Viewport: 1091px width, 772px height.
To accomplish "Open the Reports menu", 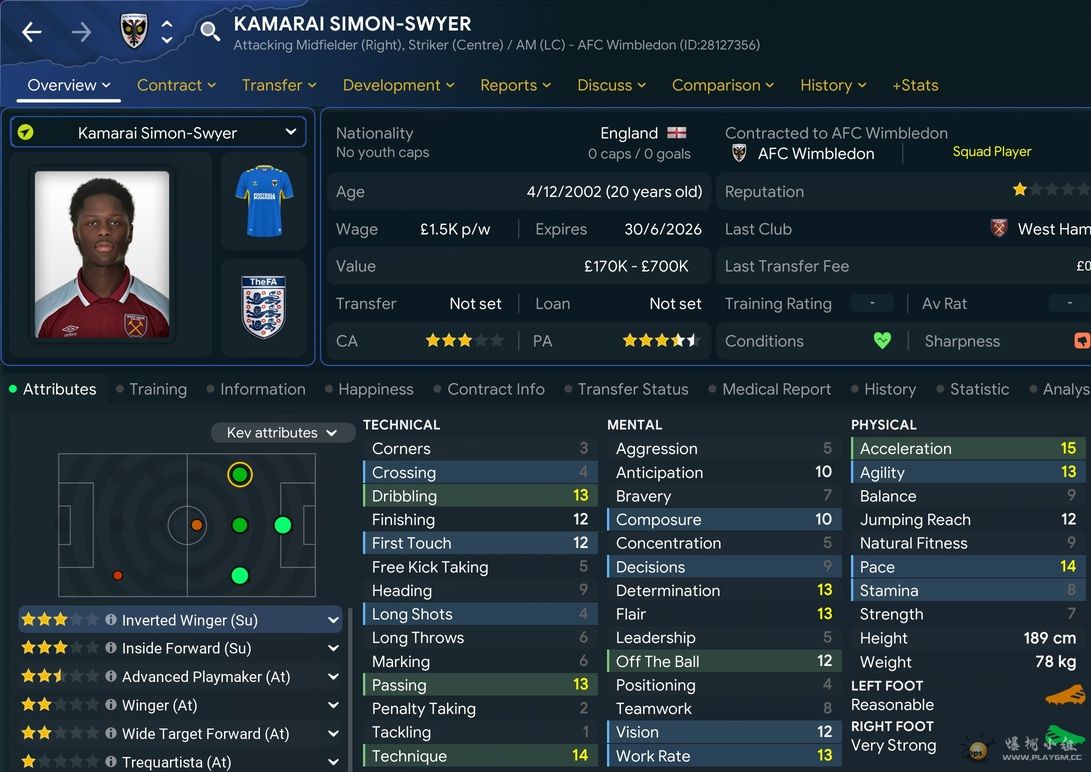I will tap(515, 85).
